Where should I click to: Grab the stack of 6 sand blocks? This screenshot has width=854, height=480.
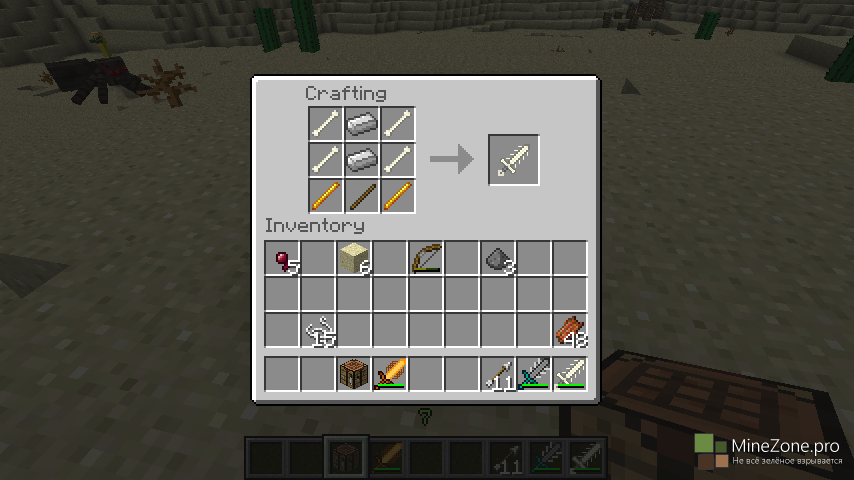click(354, 259)
